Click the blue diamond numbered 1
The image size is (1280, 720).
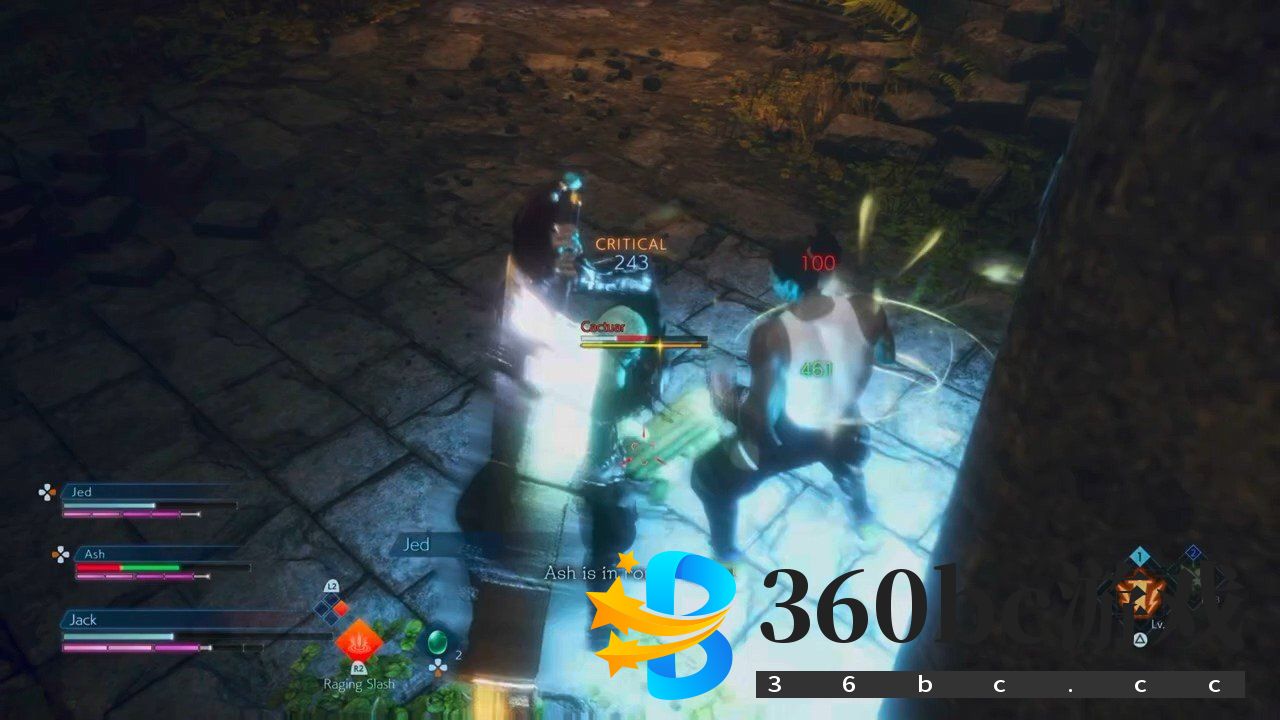(x=1138, y=556)
